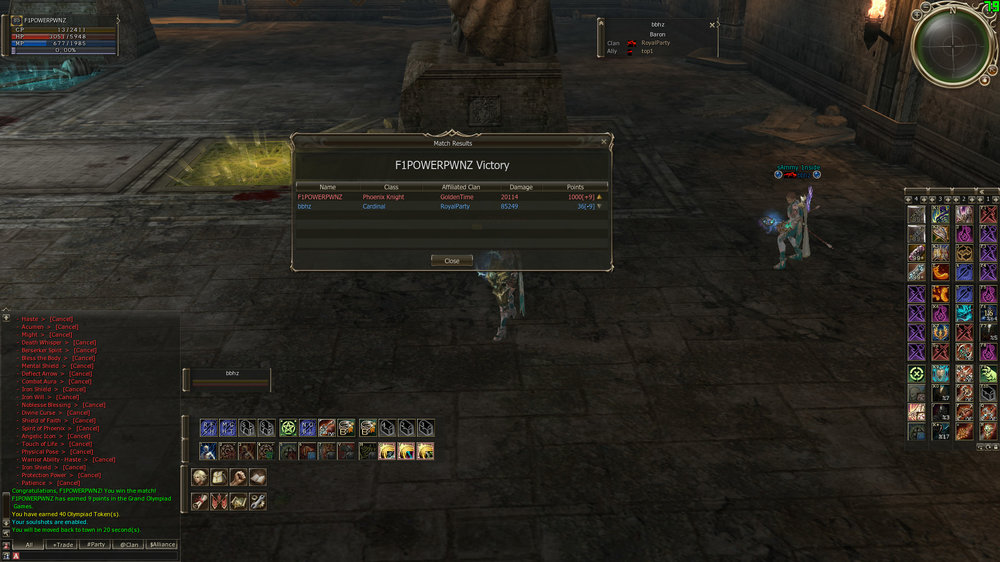
Task: Close the bbhz target info window
Action: [712, 25]
